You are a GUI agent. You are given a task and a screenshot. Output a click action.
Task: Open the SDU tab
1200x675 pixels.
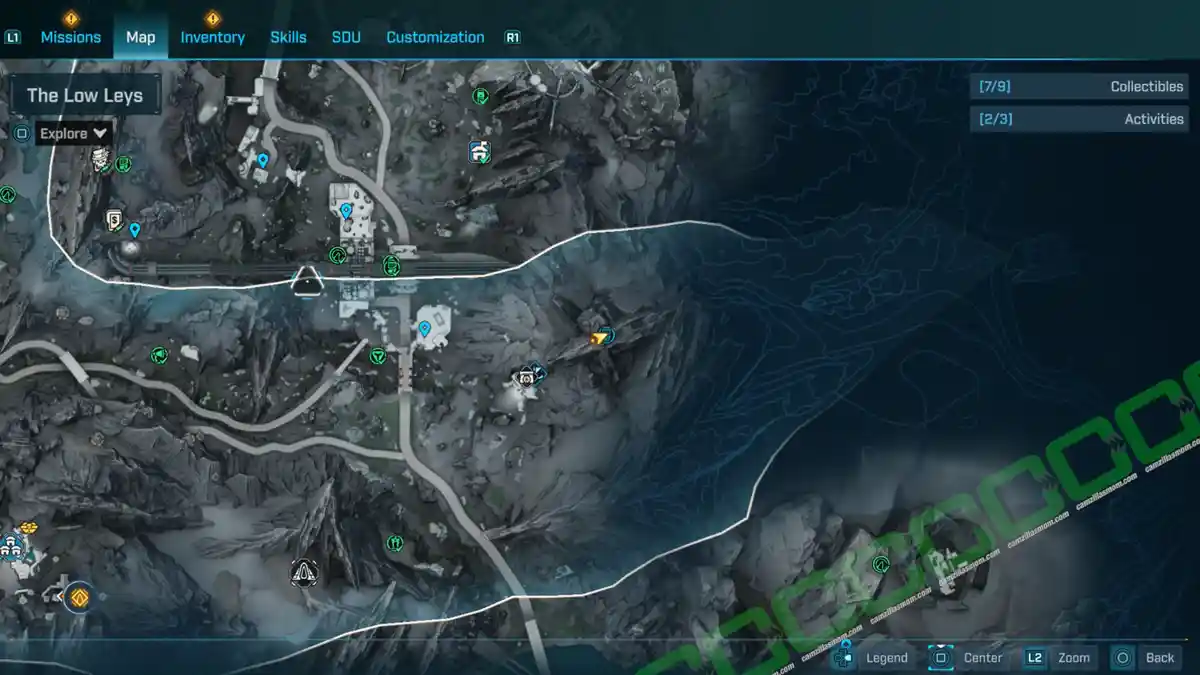(x=346, y=37)
